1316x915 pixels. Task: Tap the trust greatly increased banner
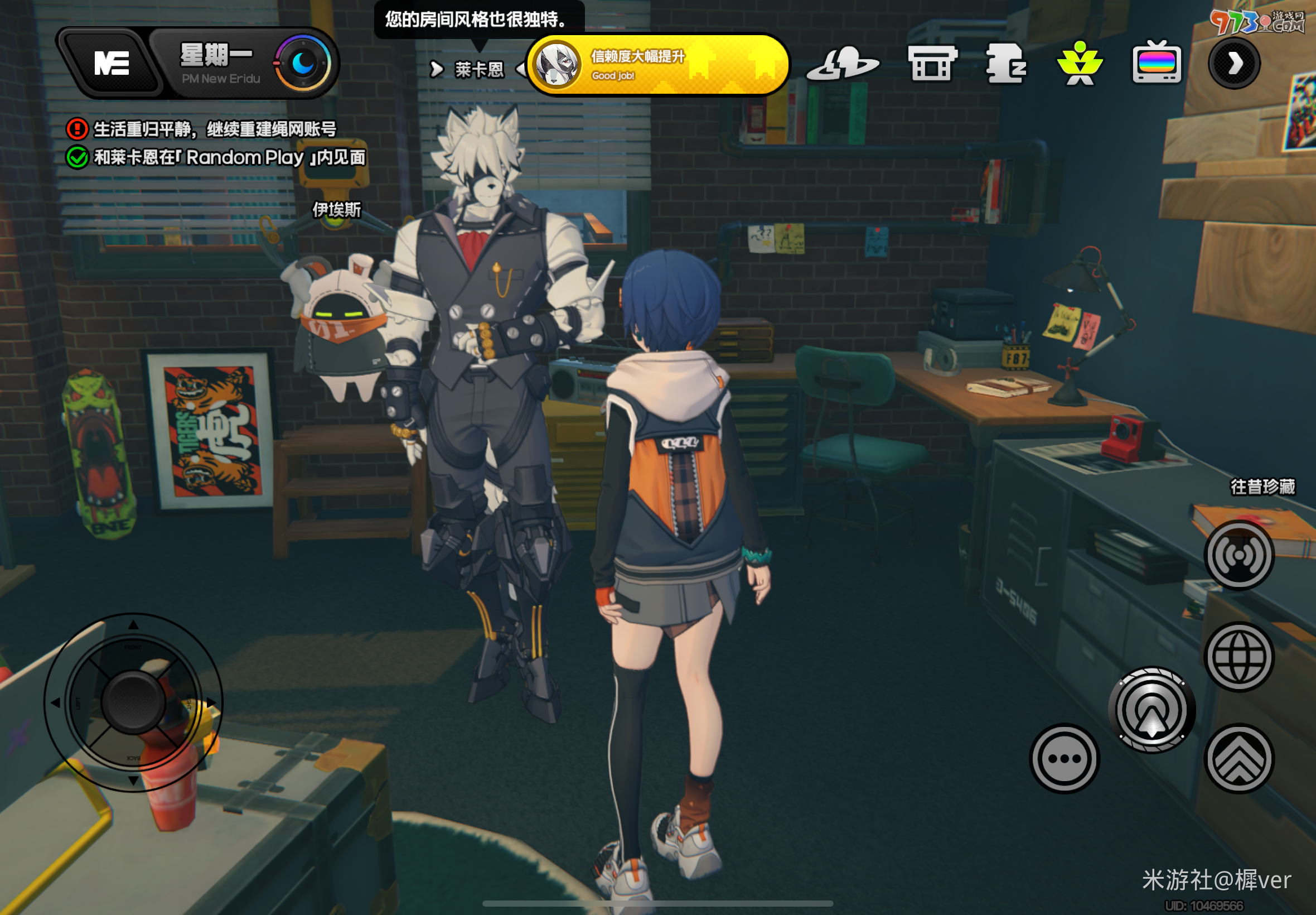coord(657,65)
